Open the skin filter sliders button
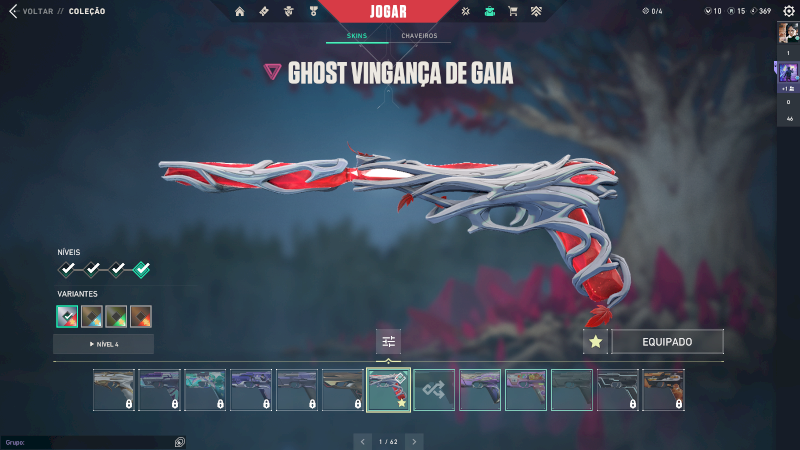This screenshot has height=450, width=800. point(389,342)
